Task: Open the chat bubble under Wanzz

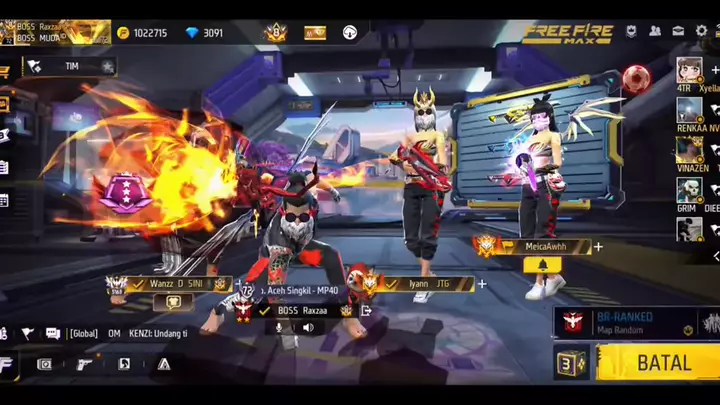Action: click(173, 301)
